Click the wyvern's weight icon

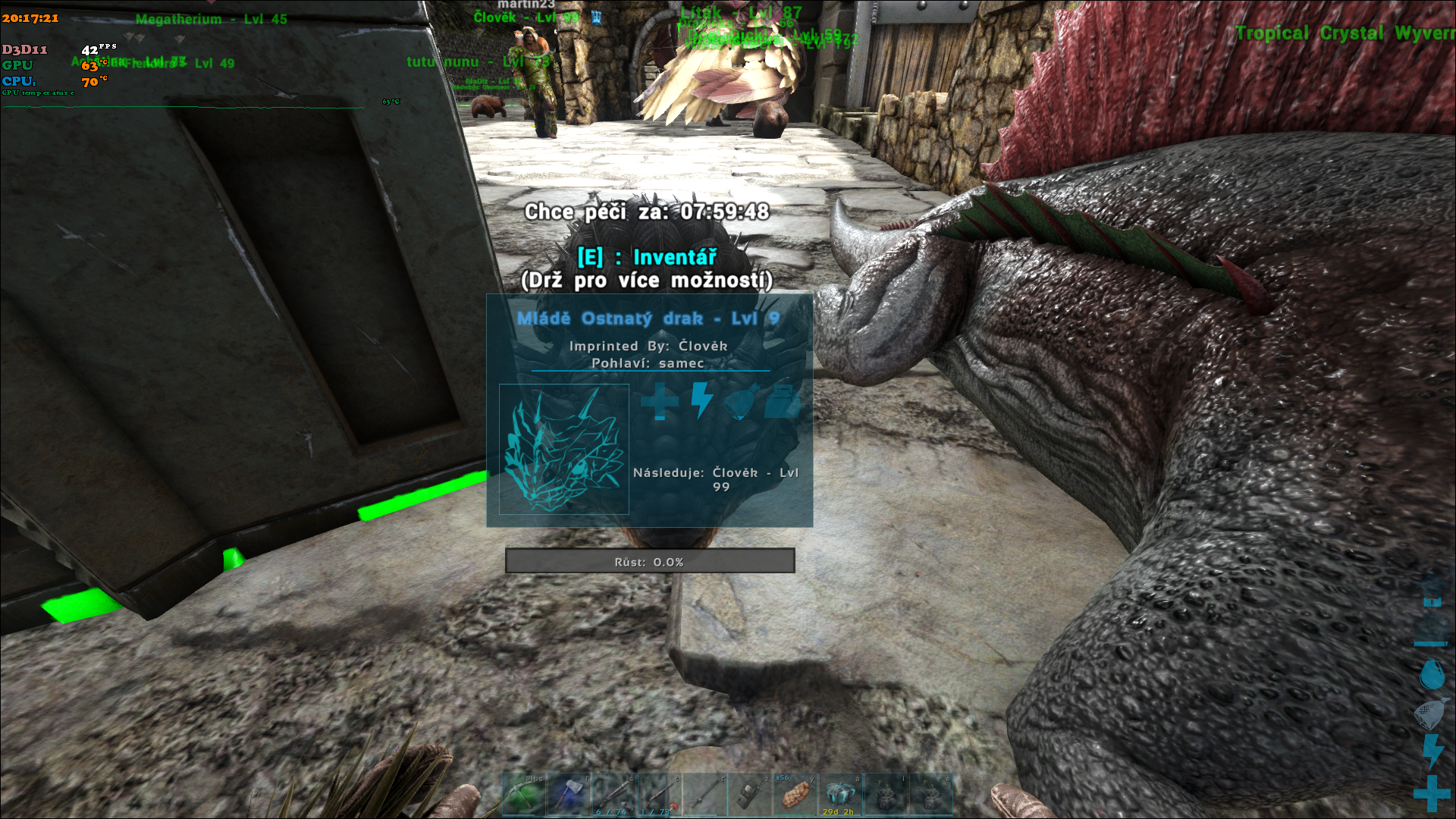pos(782,402)
